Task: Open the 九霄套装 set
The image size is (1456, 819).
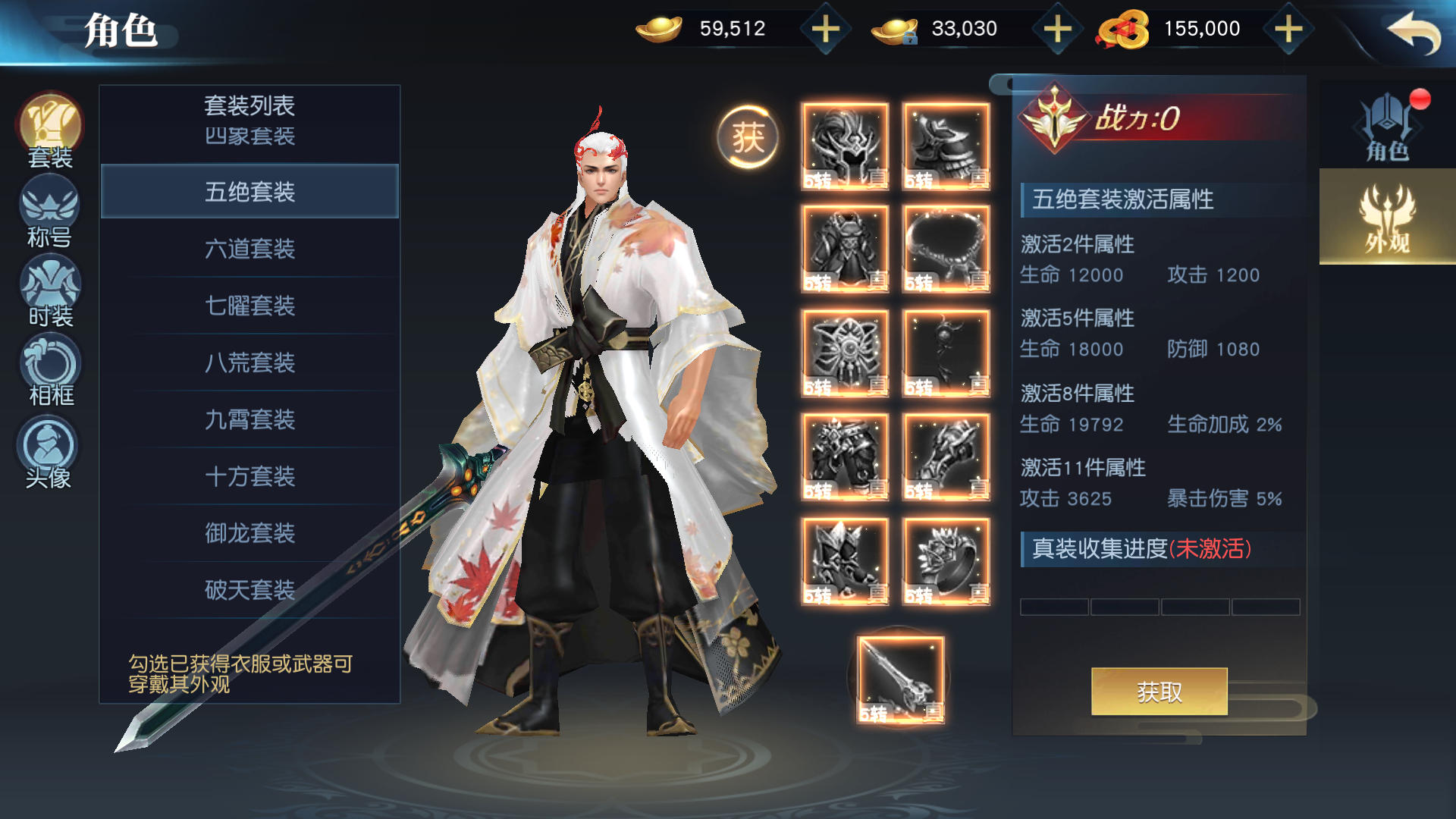Action: [x=249, y=419]
